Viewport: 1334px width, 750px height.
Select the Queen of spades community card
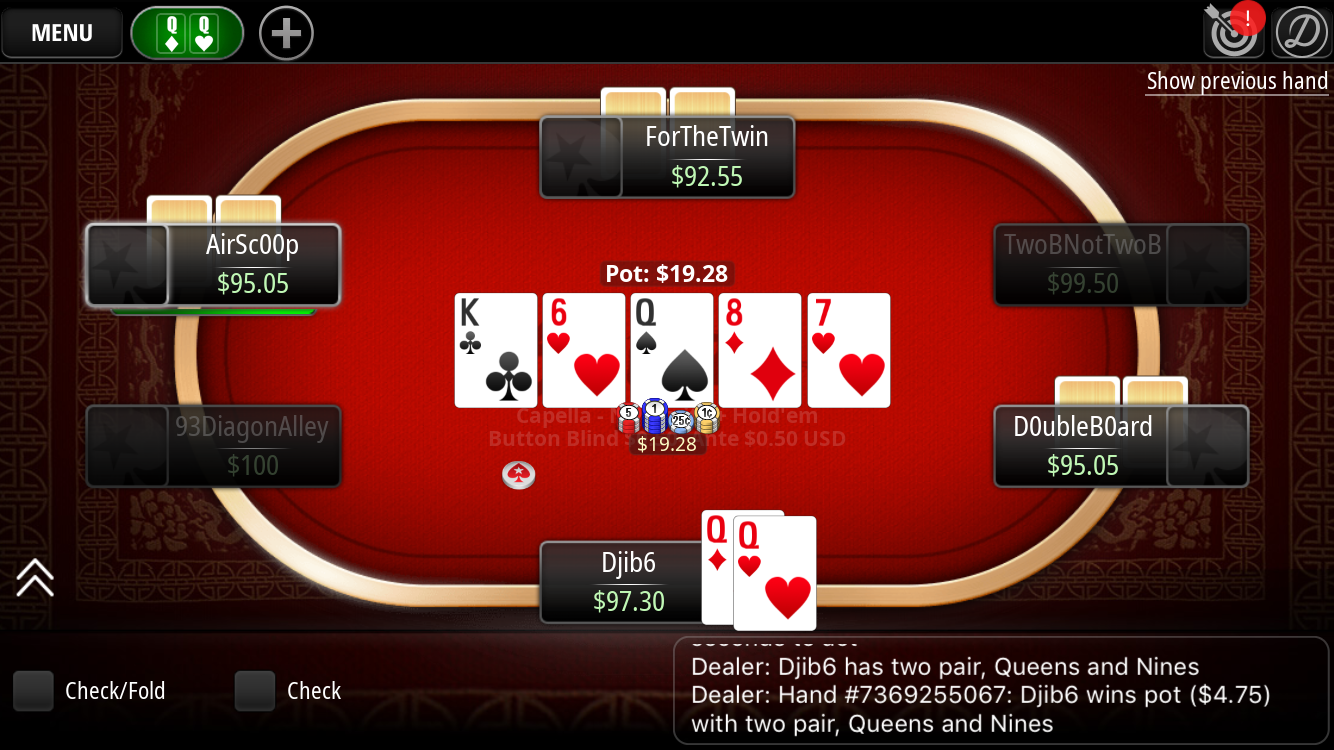pos(671,350)
